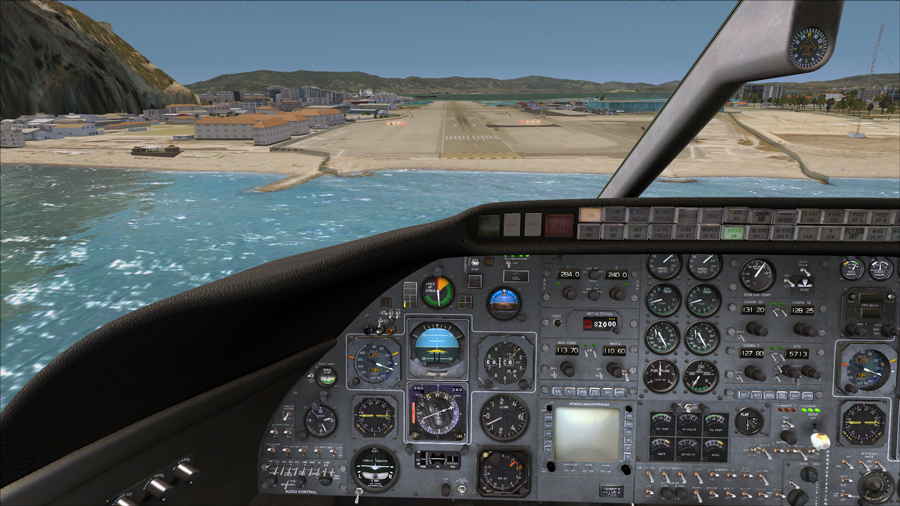
Task: Click the lit green annunciator light
Action: click(734, 232)
